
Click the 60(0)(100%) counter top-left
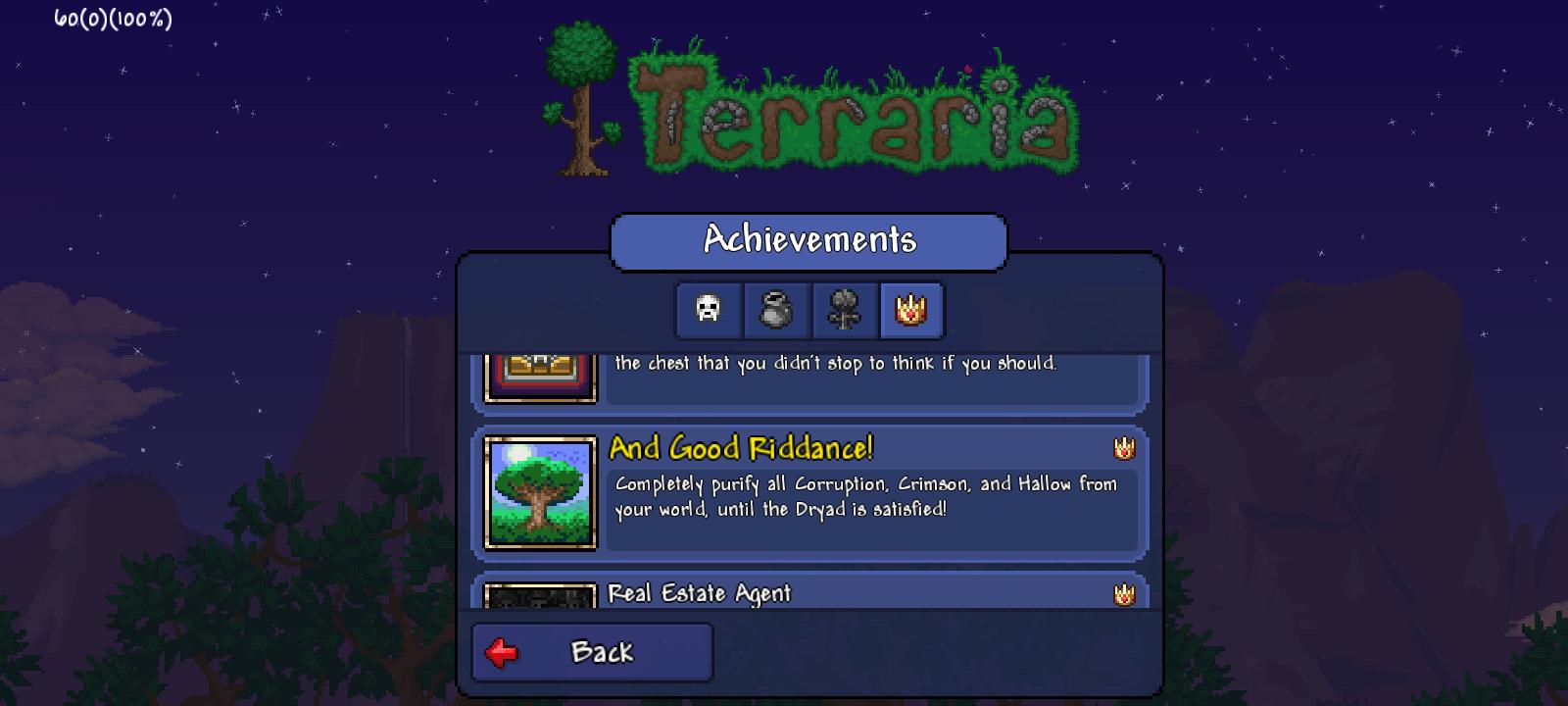(x=113, y=16)
